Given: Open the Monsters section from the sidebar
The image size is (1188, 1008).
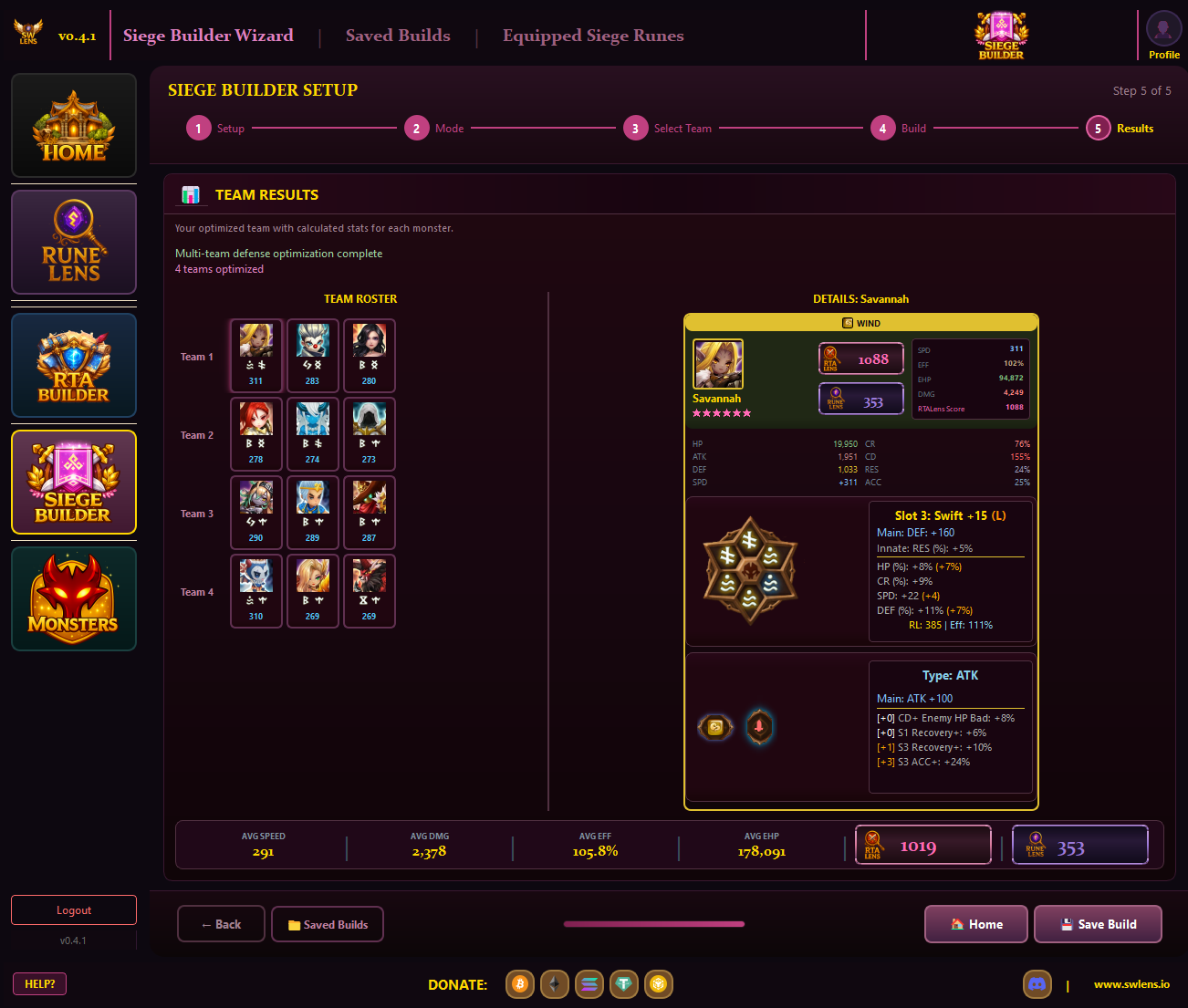Looking at the screenshot, I should 73,598.
